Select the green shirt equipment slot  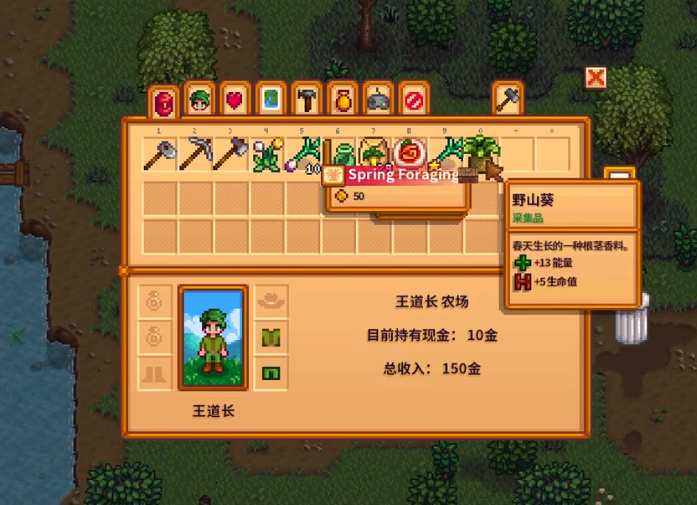pos(270,337)
